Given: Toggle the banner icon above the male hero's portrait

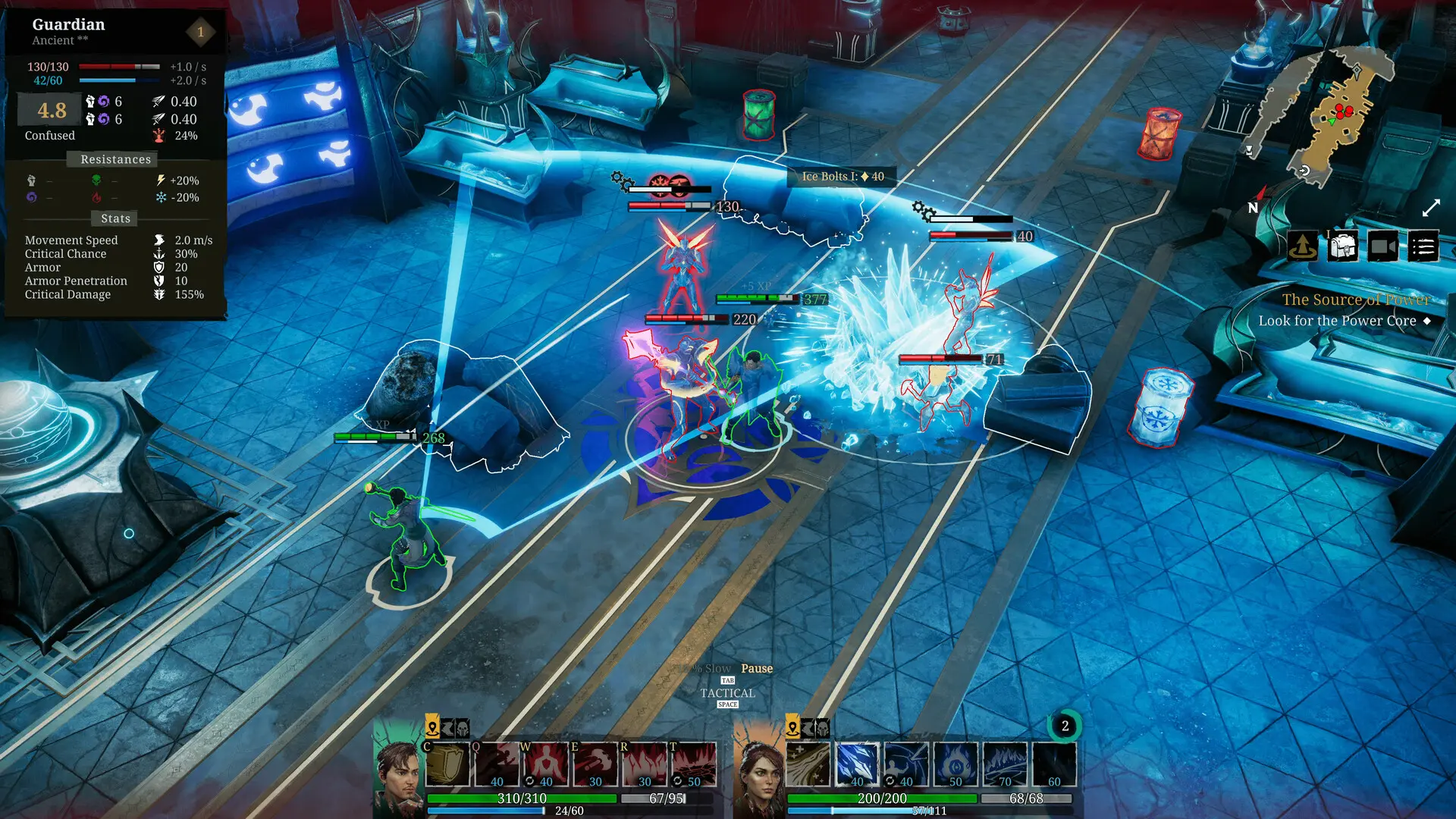Looking at the screenshot, I should 447,729.
